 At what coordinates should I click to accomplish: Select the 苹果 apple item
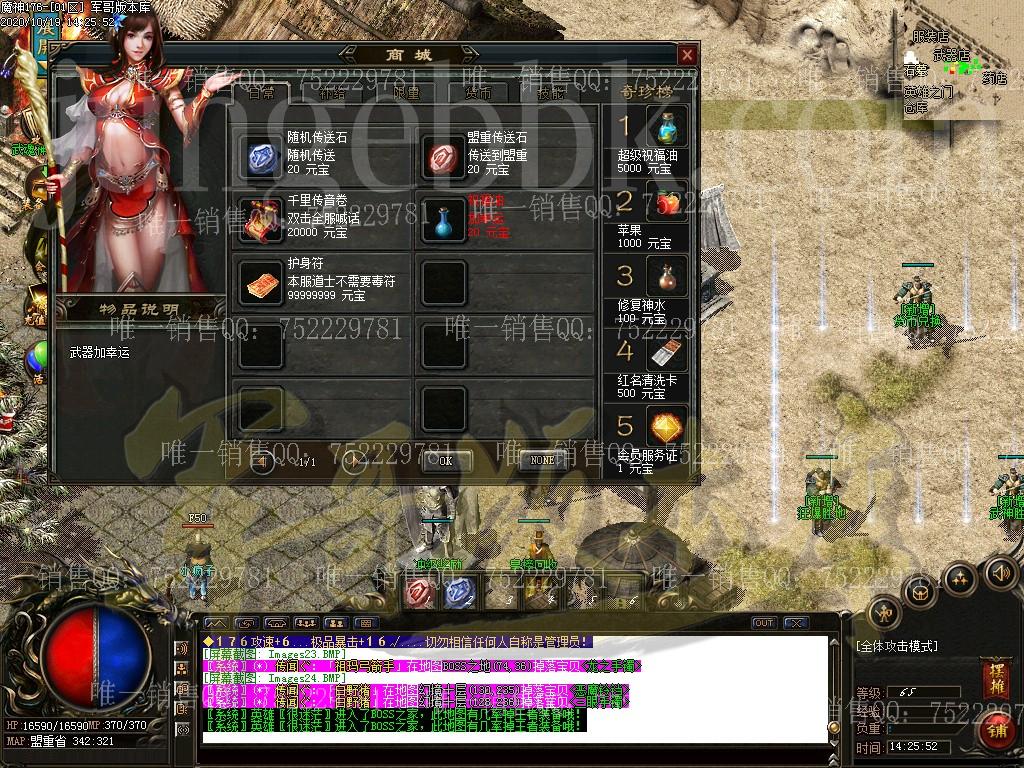click(666, 205)
